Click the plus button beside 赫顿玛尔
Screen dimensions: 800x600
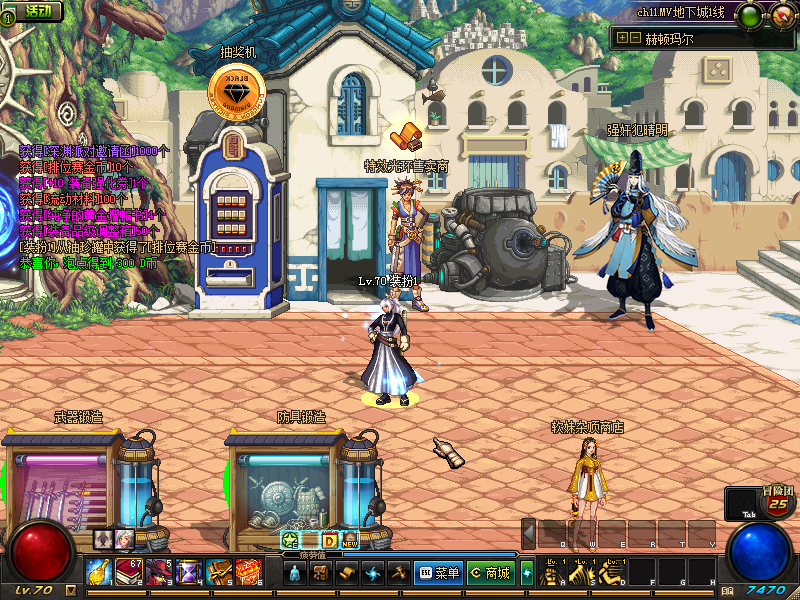tap(622, 38)
